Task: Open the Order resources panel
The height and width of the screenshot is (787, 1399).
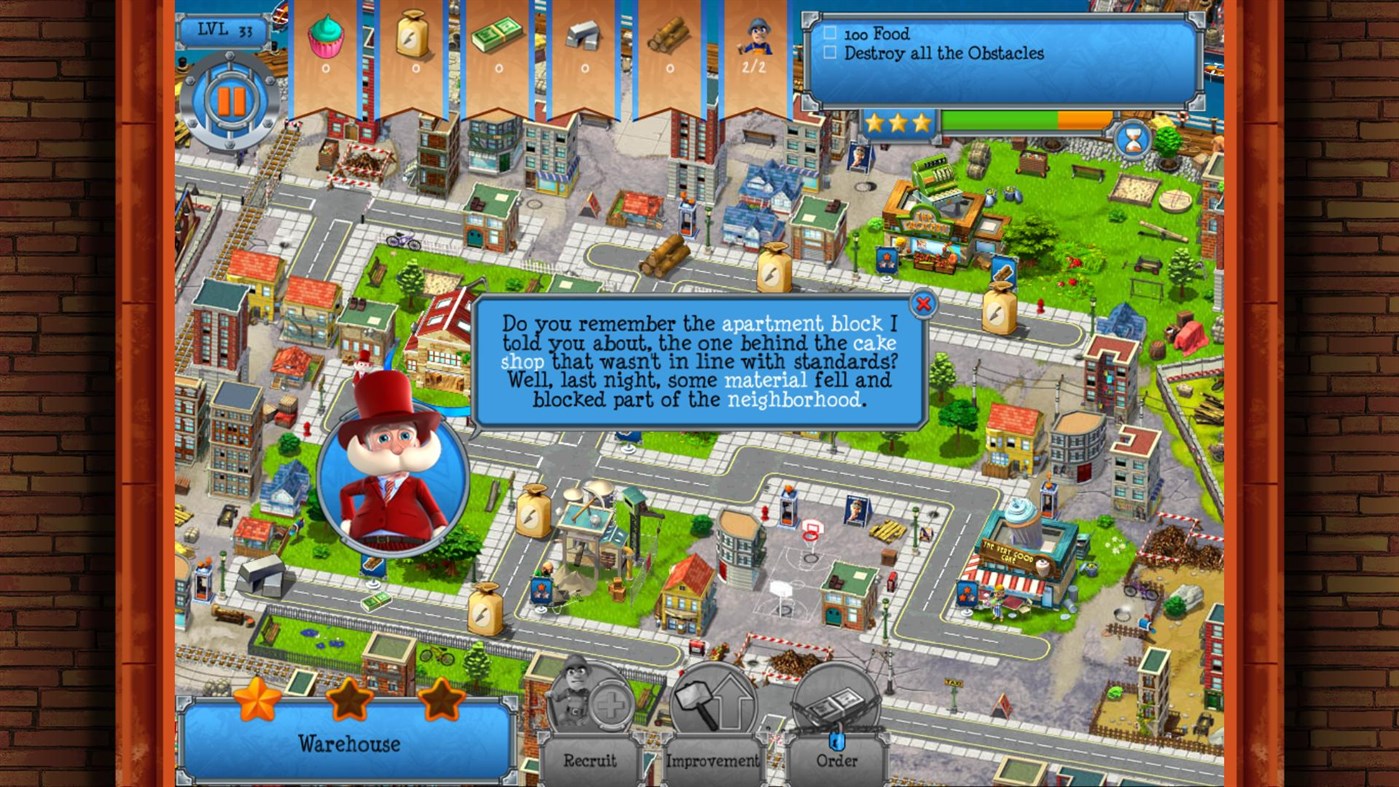Action: pyautogui.click(x=837, y=719)
